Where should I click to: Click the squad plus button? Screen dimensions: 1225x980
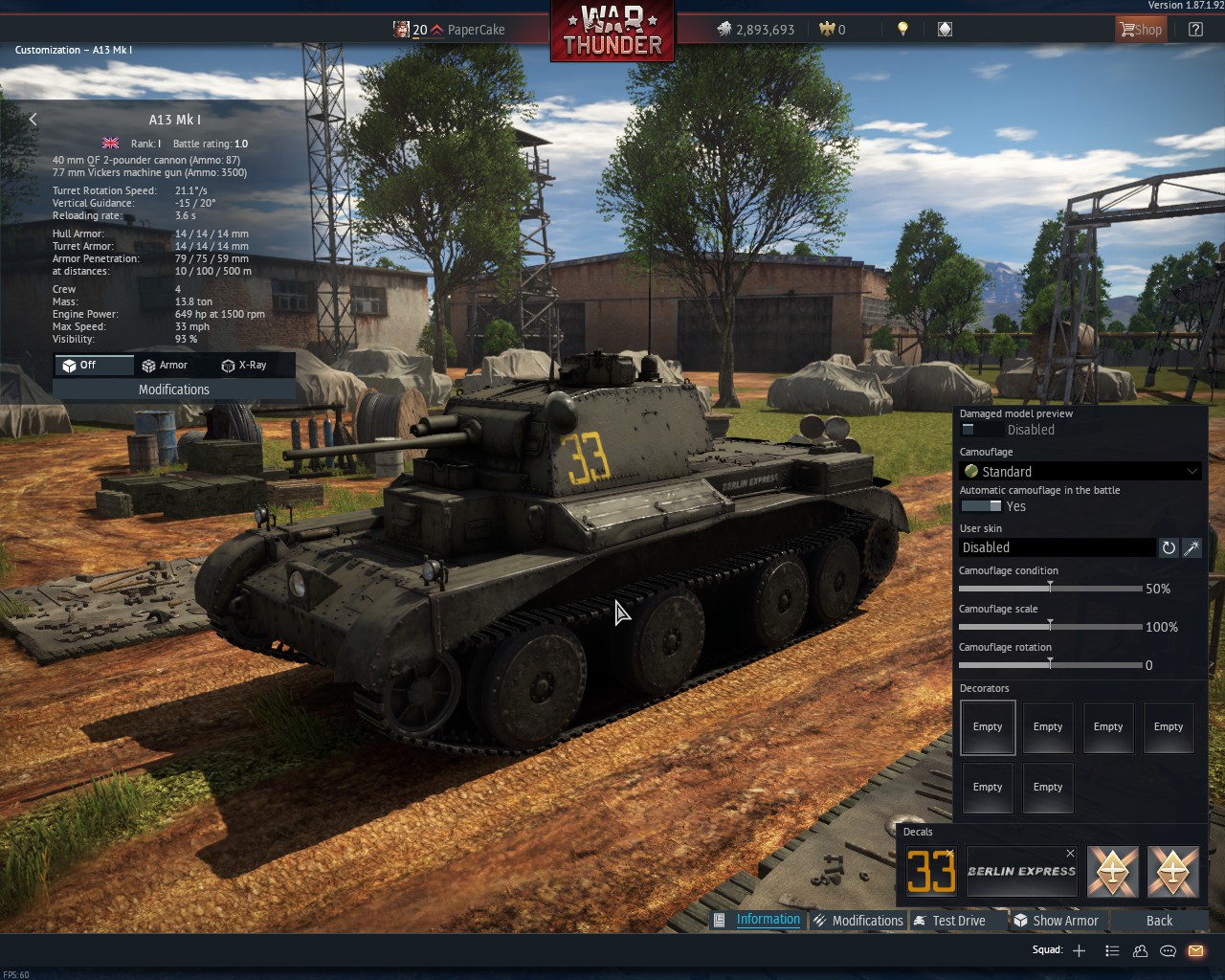click(x=1079, y=950)
